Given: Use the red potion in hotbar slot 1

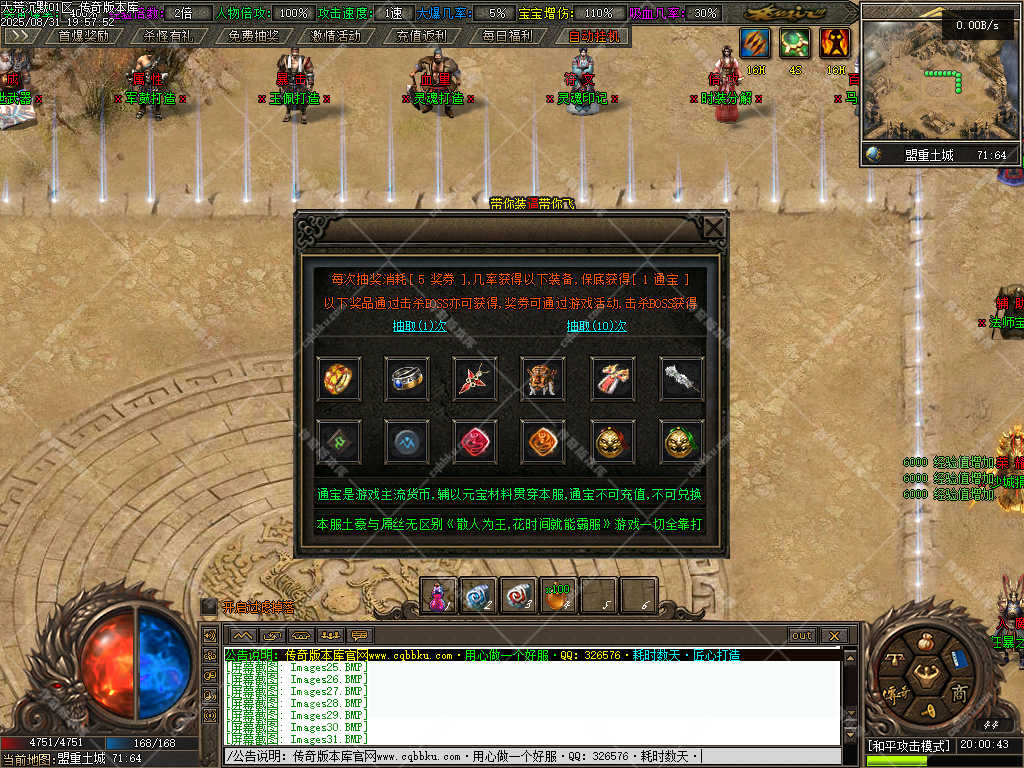Looking at the screenshot, I should pos(439,597).
